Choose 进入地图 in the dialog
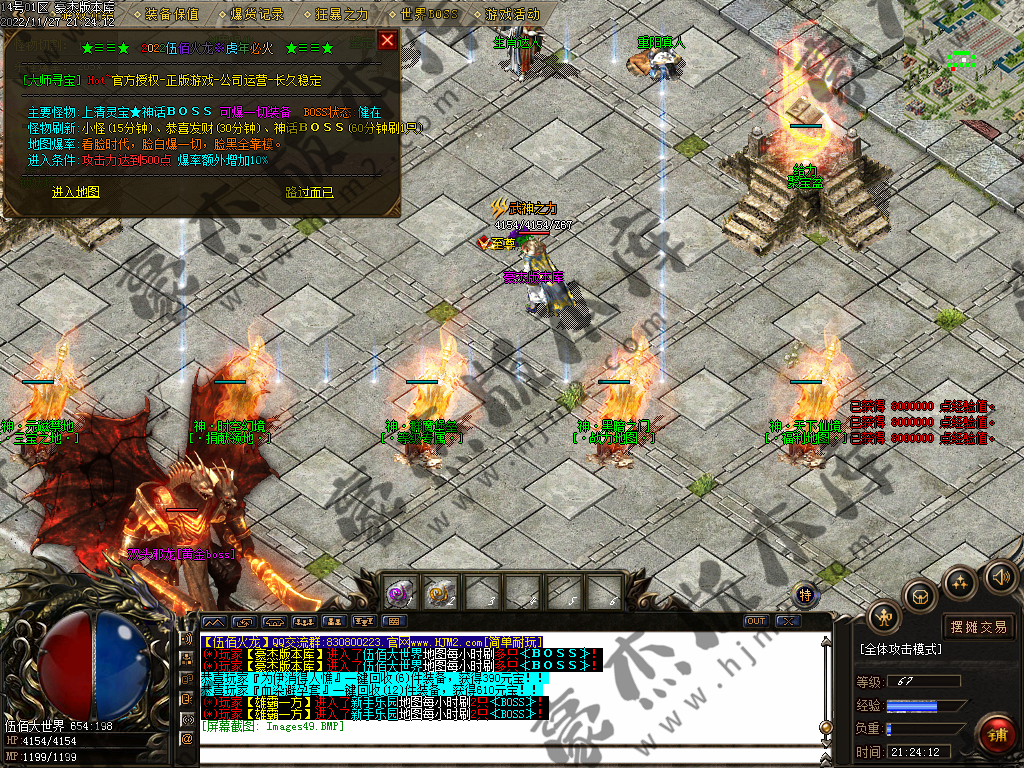The height and width of the screenshot is (768, 1024). coord(76,192)
